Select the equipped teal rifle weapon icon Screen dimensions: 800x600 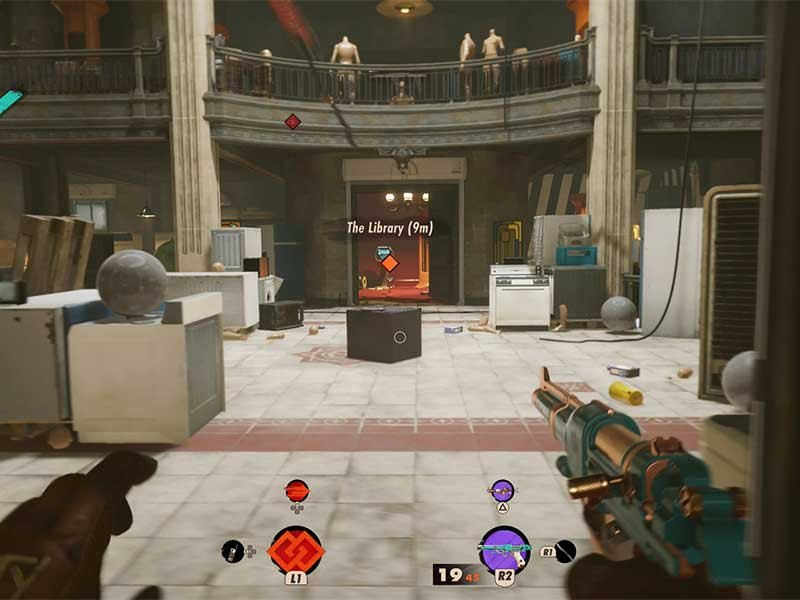click(504, 550)
